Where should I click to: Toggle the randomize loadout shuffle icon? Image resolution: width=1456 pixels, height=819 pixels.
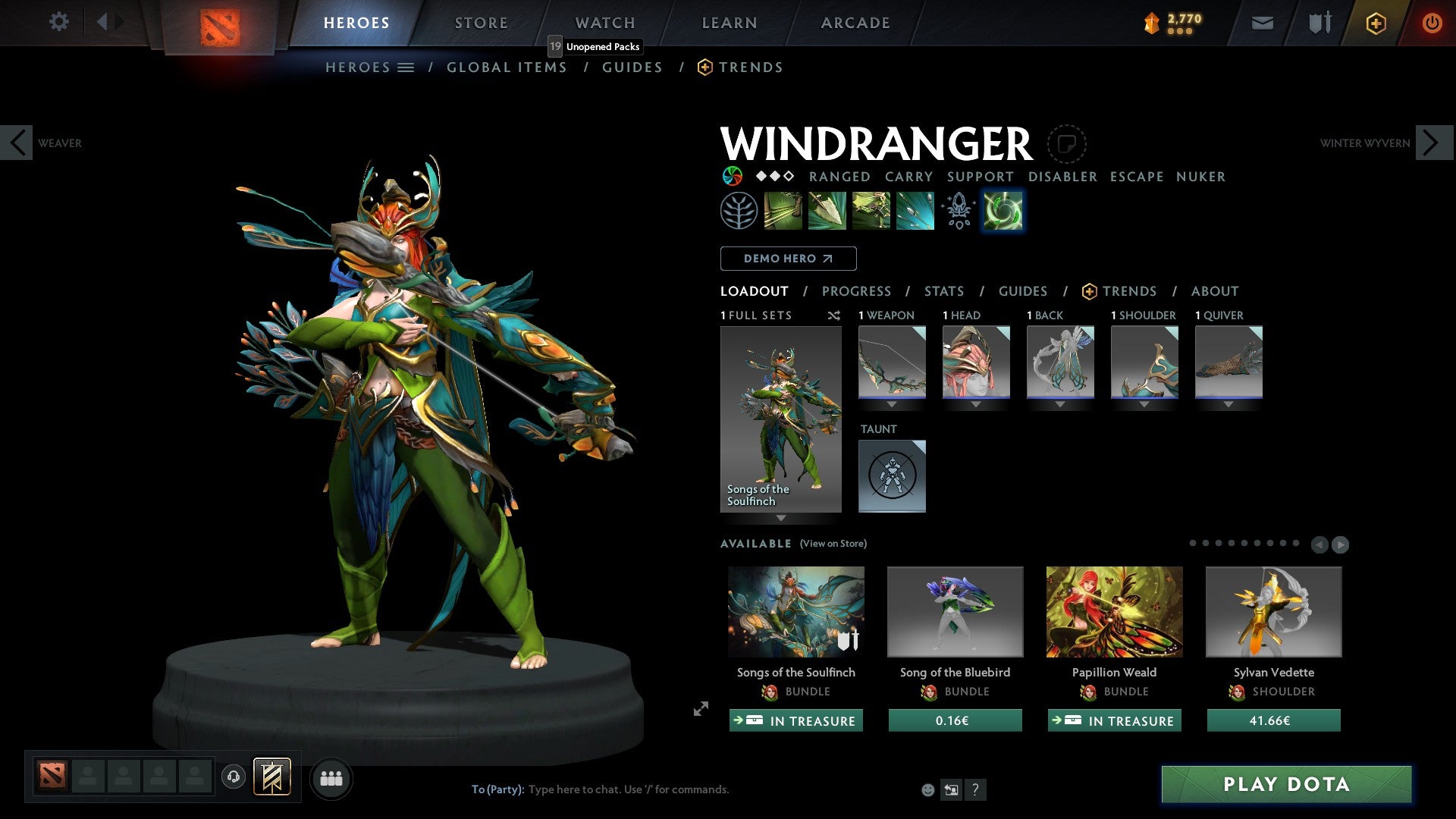pyautogui.click(x=834, y=315)
